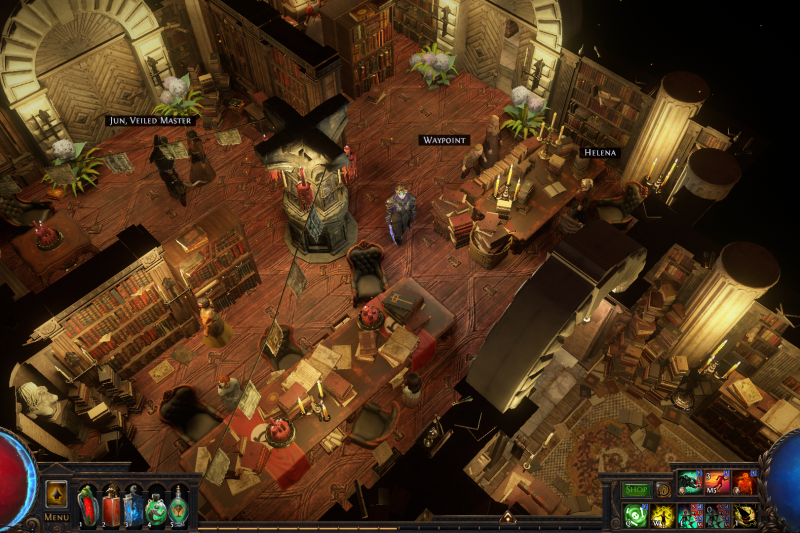Select the Waypoint label

point(444,141)
